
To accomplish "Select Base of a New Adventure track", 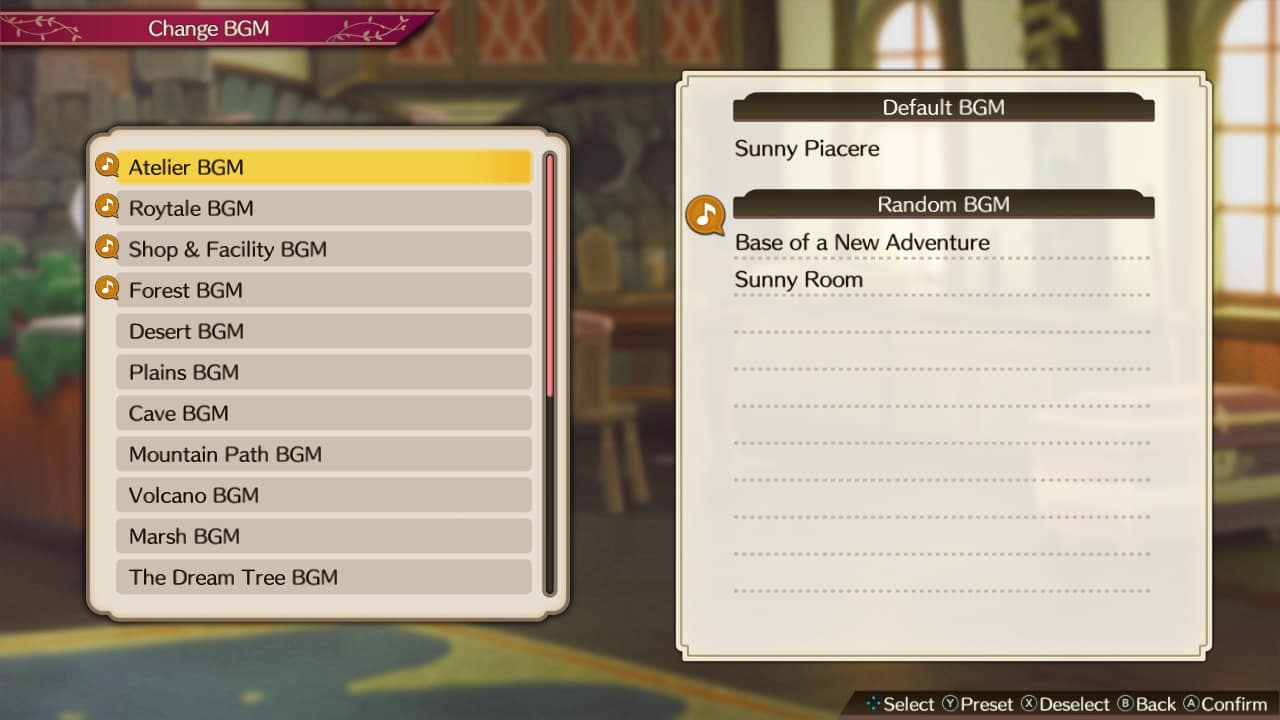I will tap(862, 242).
